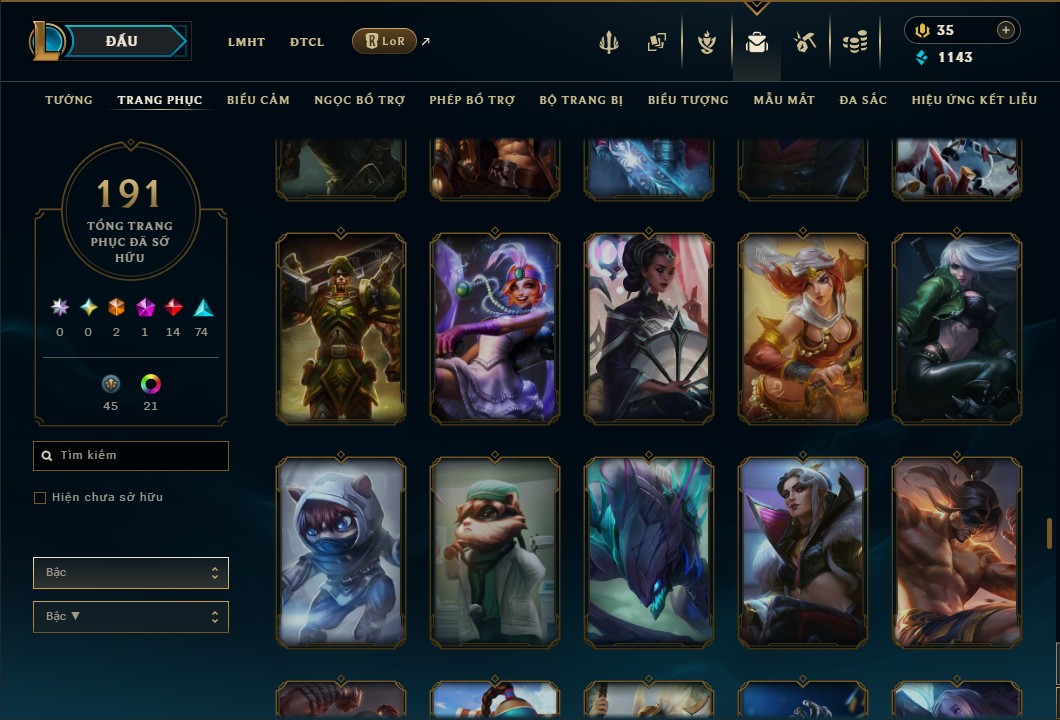
Task: Open the NGỌC BỔ TRỢ tab
Action: click(359, 100)
